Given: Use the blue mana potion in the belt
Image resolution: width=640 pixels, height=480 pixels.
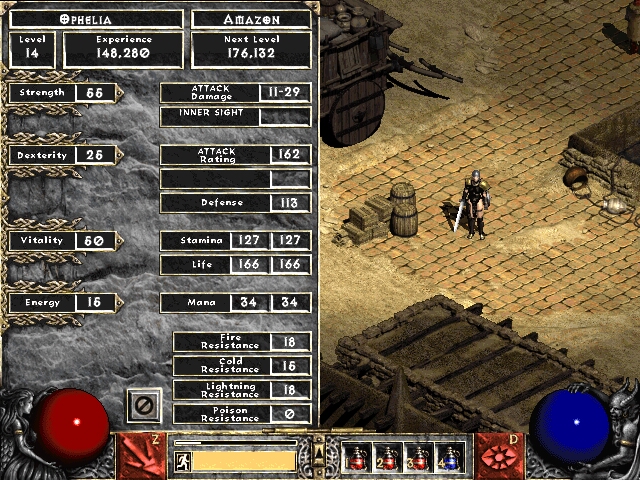Looking at the screenshot, I should point(450,458).
